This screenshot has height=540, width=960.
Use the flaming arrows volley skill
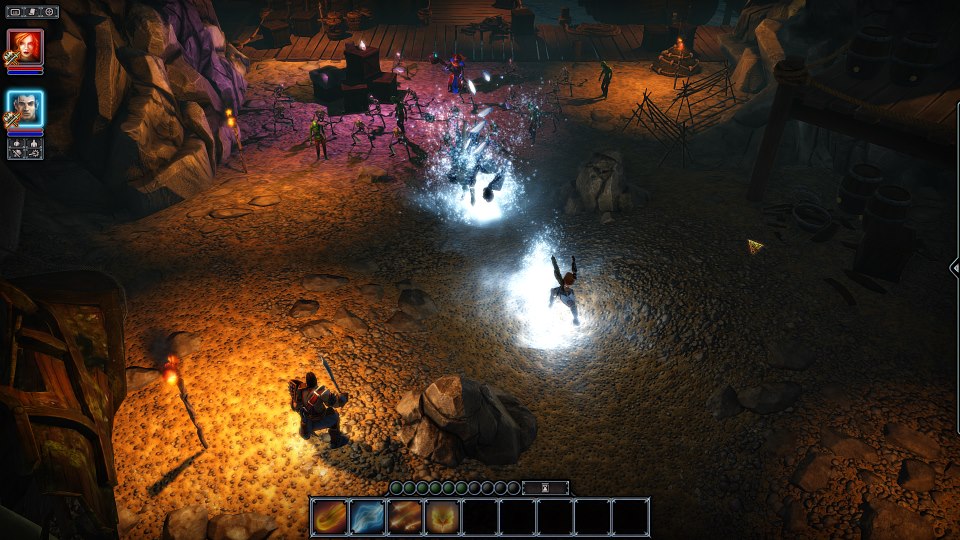coord(405,516)
